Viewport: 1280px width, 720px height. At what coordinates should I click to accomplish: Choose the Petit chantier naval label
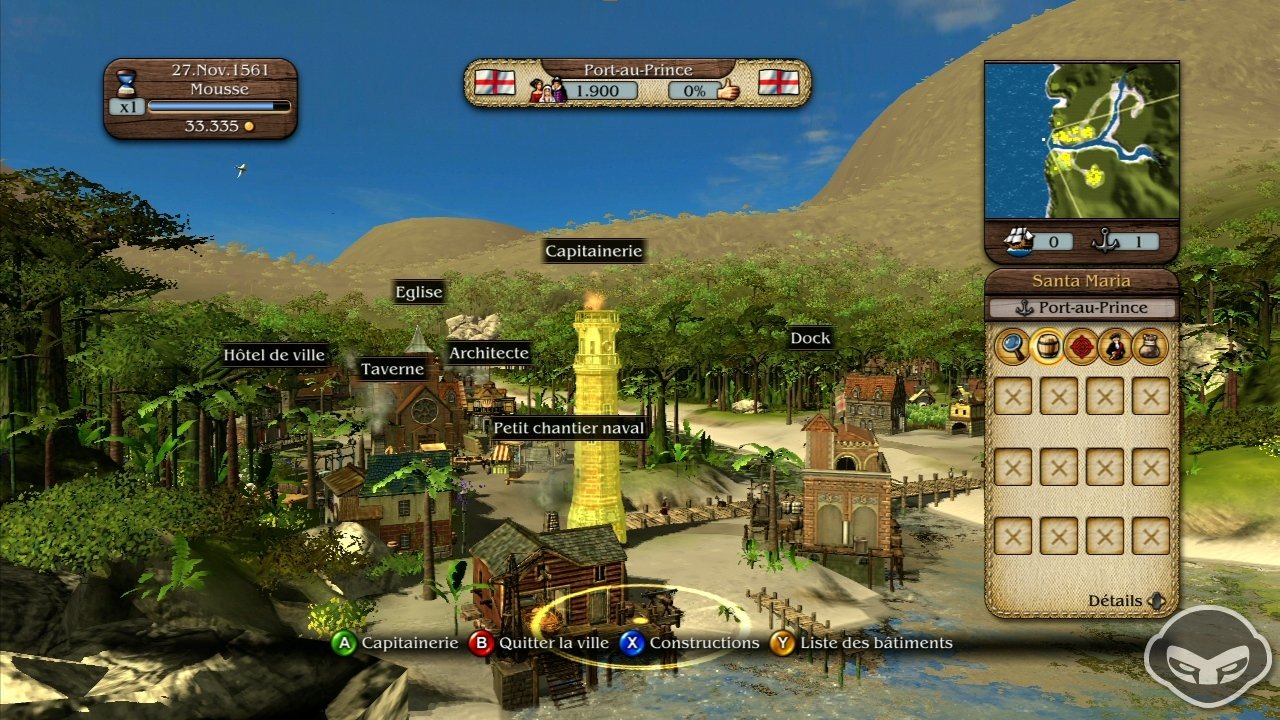[568, 428]
